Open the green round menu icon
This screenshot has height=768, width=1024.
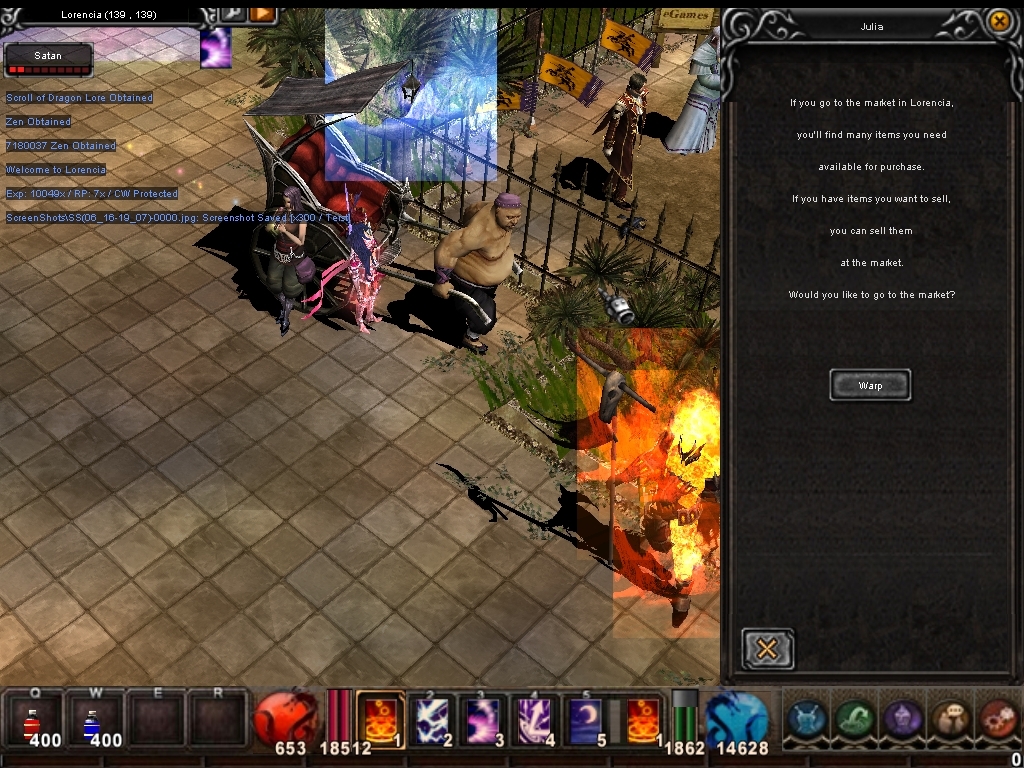click(854, 719)
